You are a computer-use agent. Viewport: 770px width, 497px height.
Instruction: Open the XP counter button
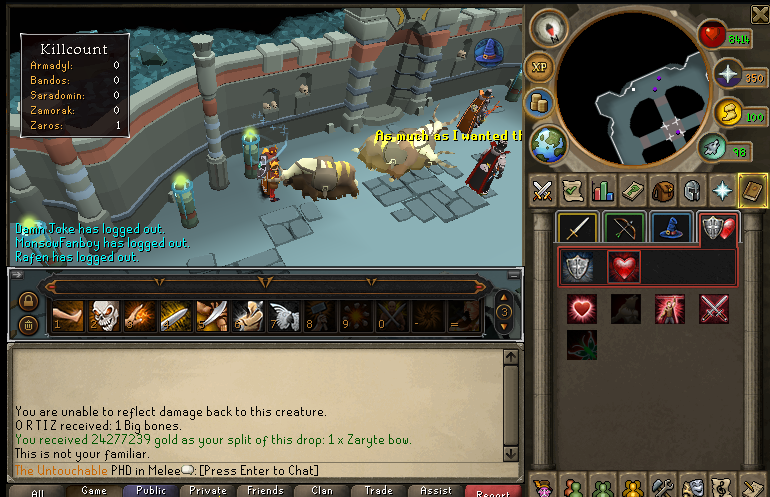538,67
